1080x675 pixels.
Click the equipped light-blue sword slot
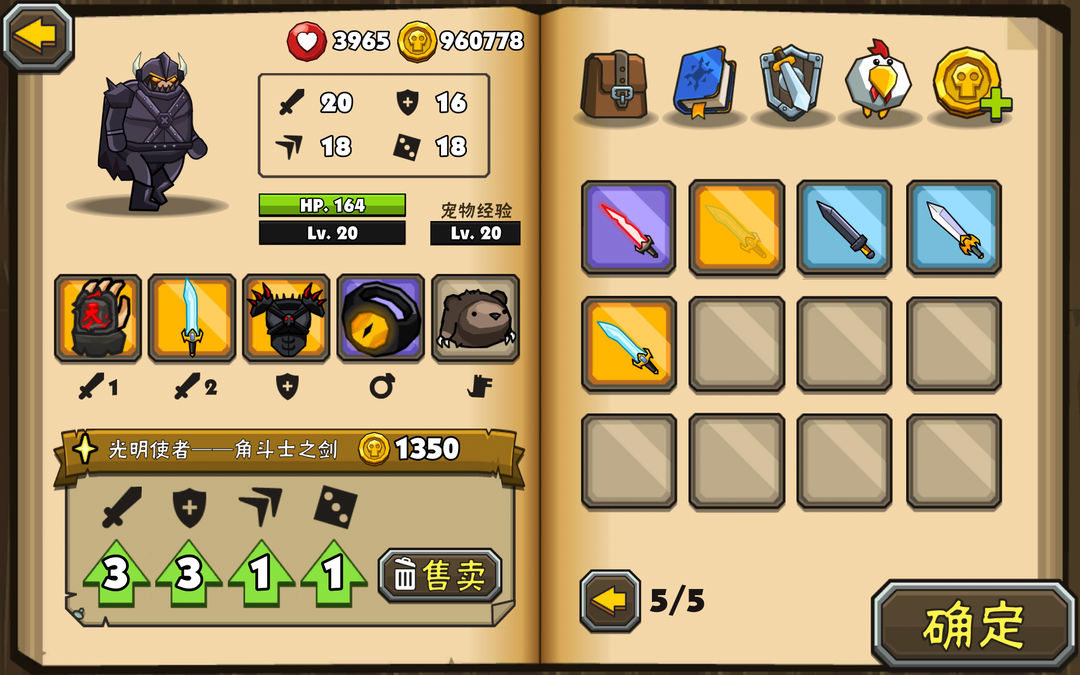[192, 318]
